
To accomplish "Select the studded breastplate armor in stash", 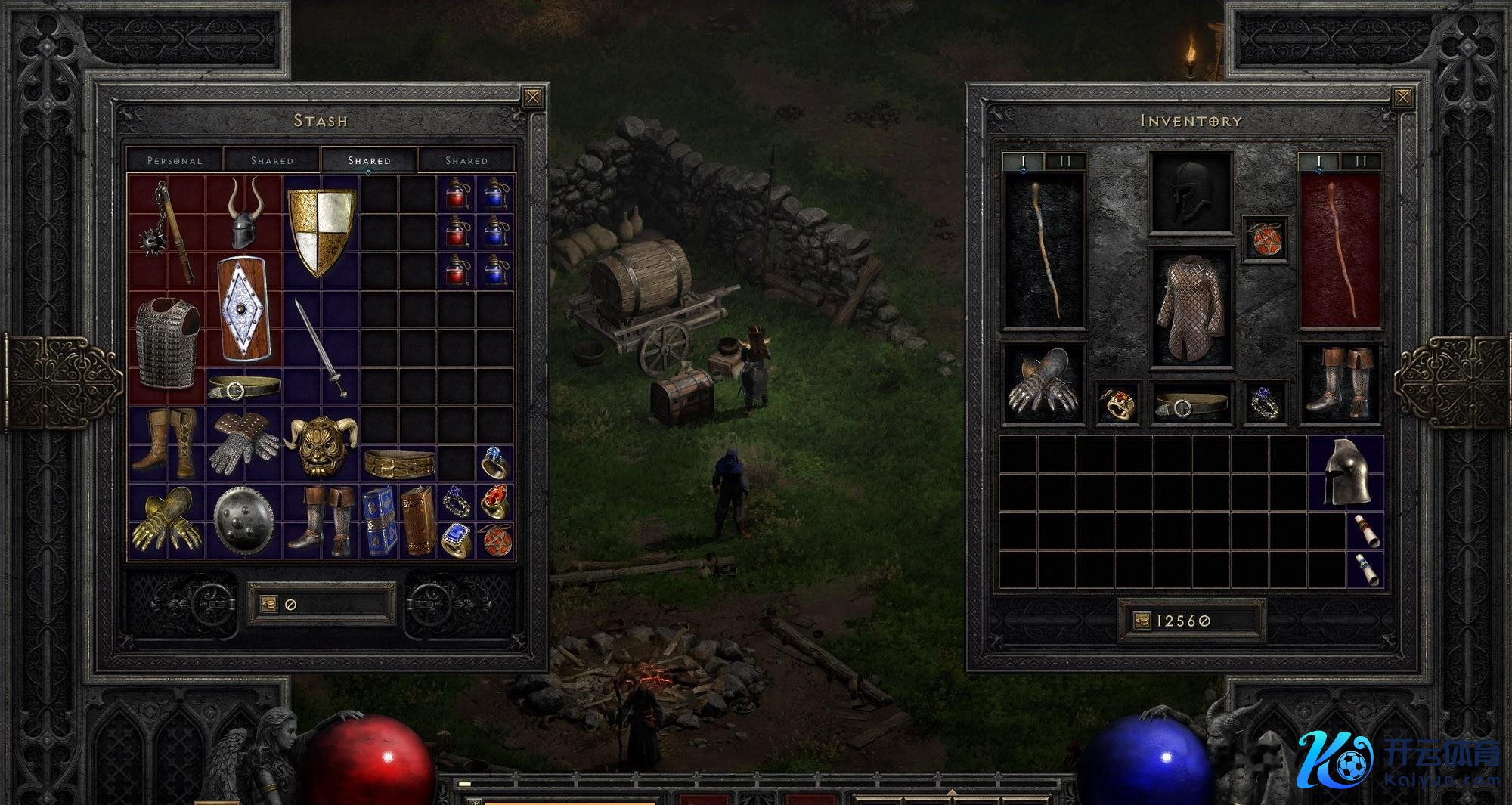I will pyautogui.click(x=167, y=342).
